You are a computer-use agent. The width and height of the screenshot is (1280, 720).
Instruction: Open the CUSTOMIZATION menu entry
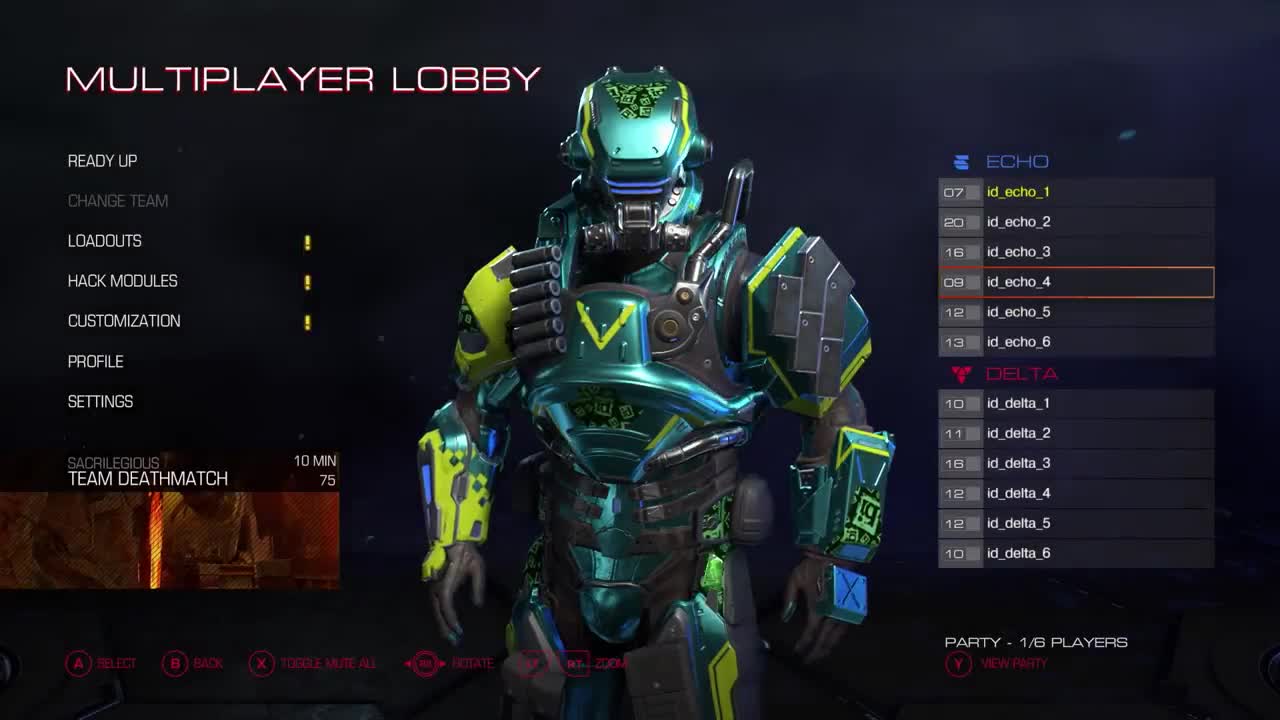click(123, 321)
